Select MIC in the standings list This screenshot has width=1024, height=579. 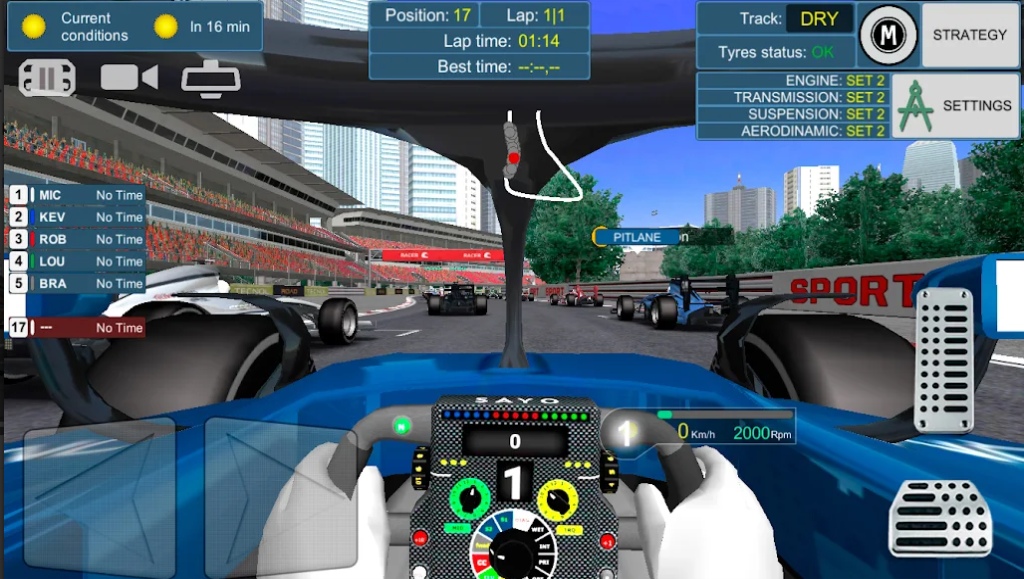[77, 195]
